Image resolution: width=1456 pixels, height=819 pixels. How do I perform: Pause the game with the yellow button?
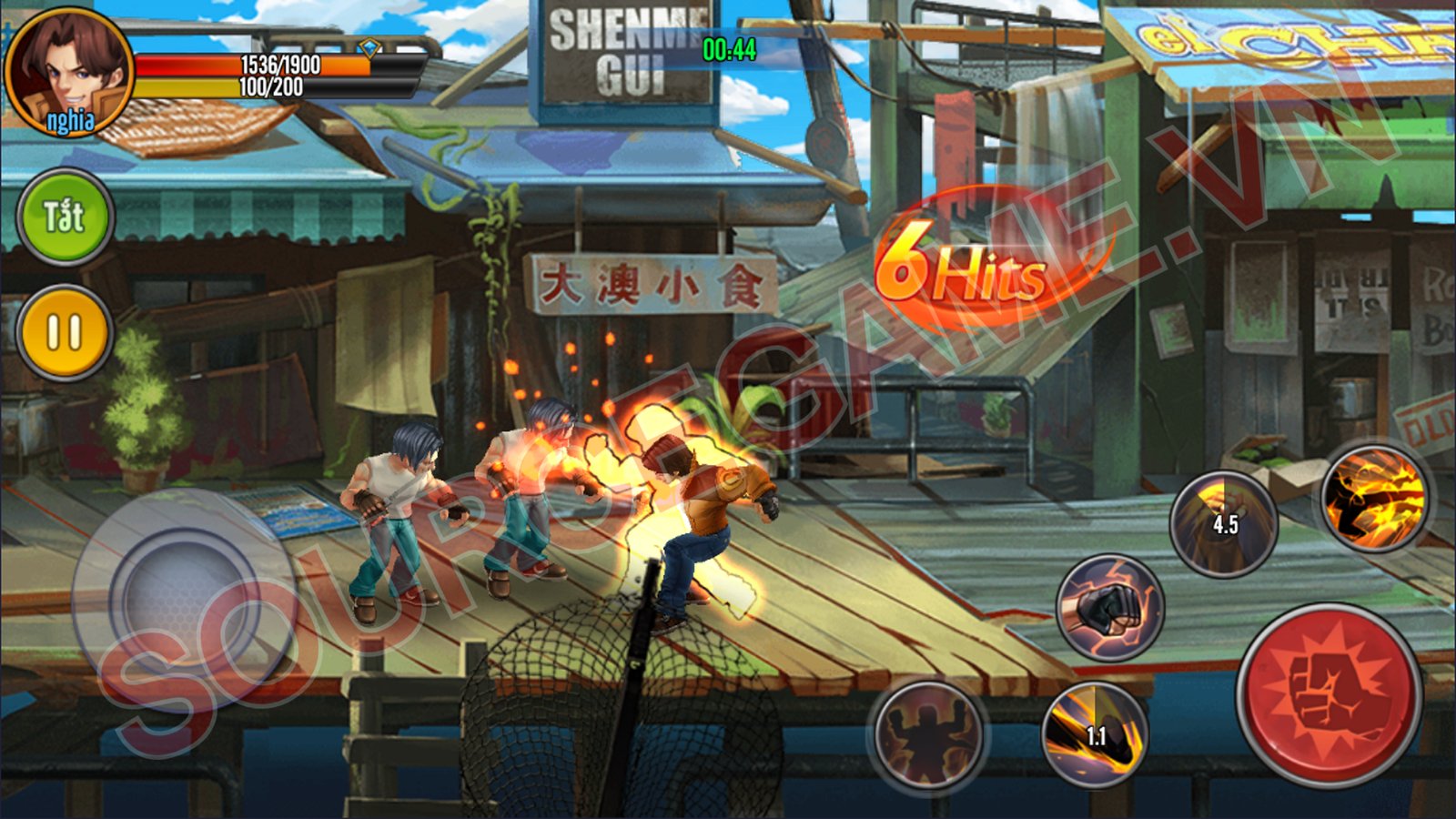(65, 332)
